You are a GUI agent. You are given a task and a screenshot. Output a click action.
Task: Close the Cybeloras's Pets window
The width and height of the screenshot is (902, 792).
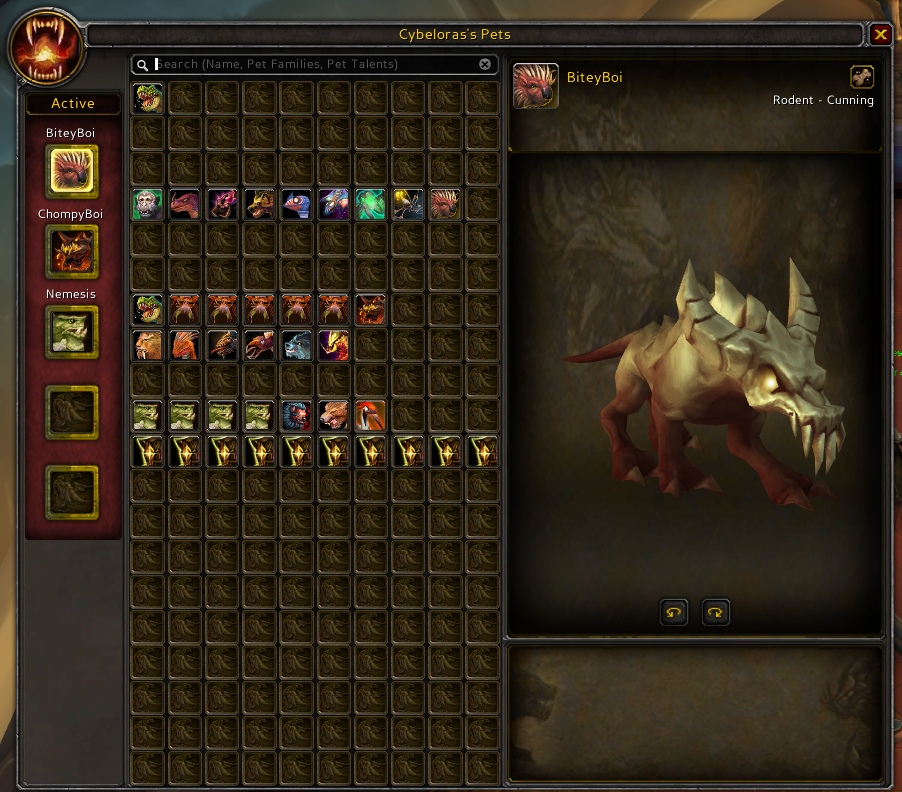point(880,35)
